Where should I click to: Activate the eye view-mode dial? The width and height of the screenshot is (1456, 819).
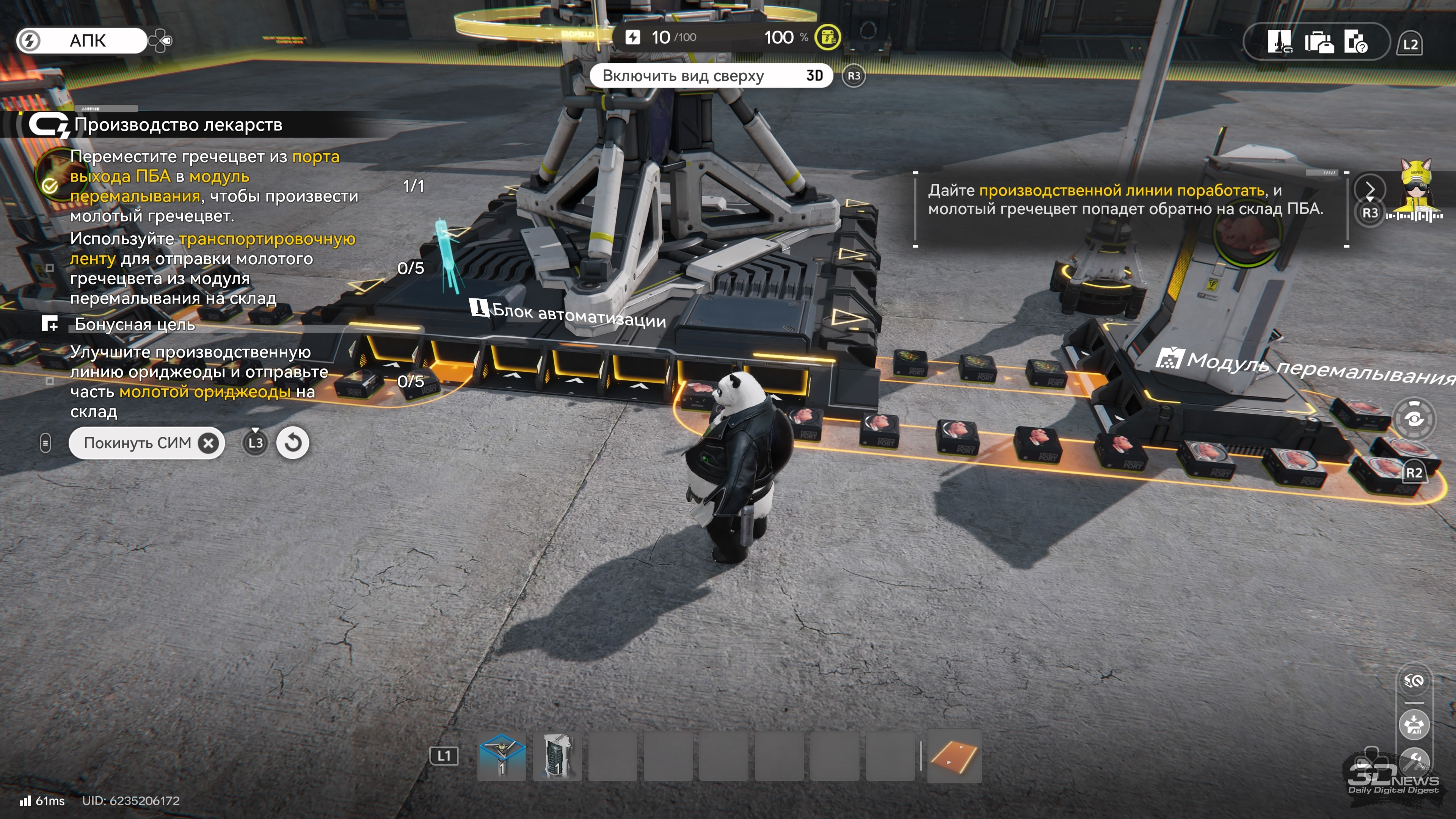(1414, 419)
